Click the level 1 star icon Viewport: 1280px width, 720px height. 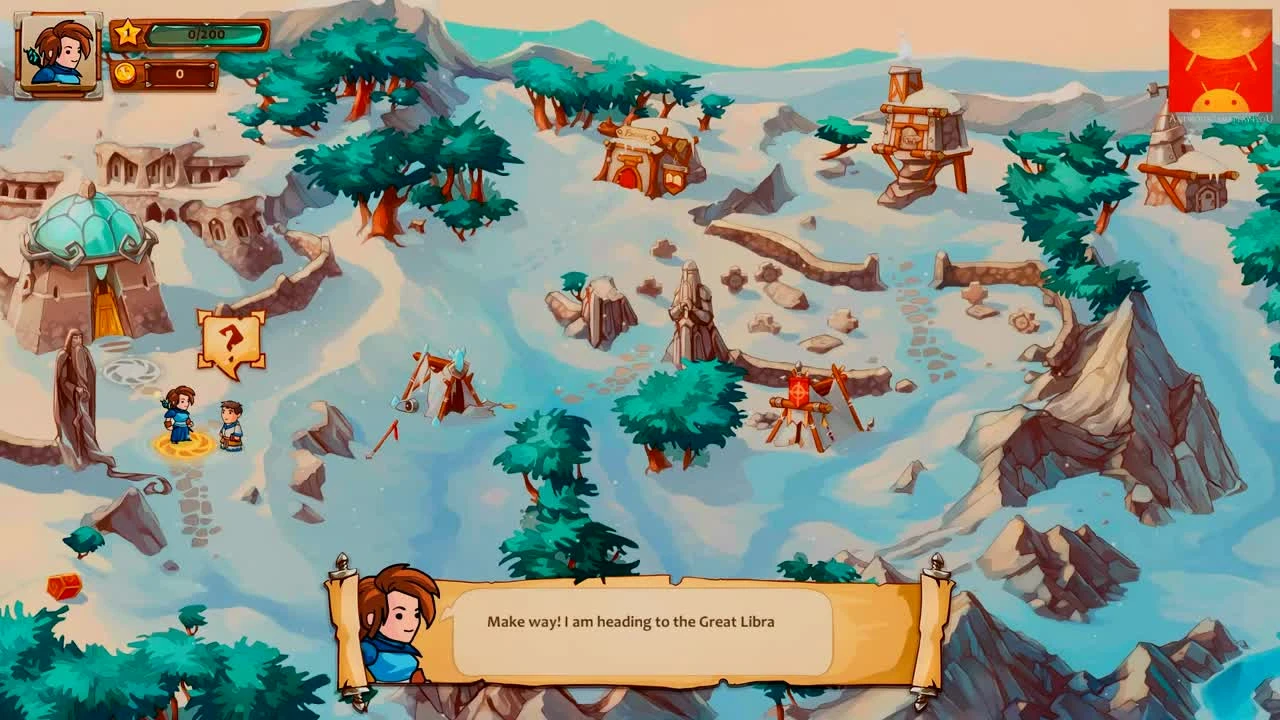[x=129, y=33]
